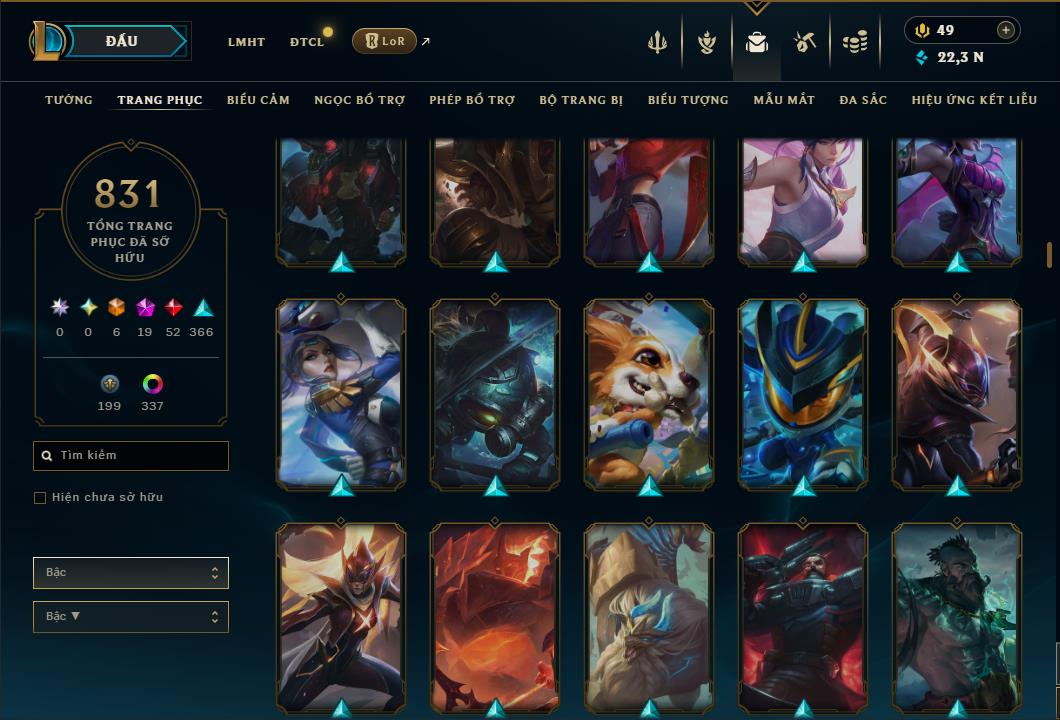Open the BIỂU TƯỢNG tab
The width and height of the screenshot is (1060, 720).
tap(688, 100)
